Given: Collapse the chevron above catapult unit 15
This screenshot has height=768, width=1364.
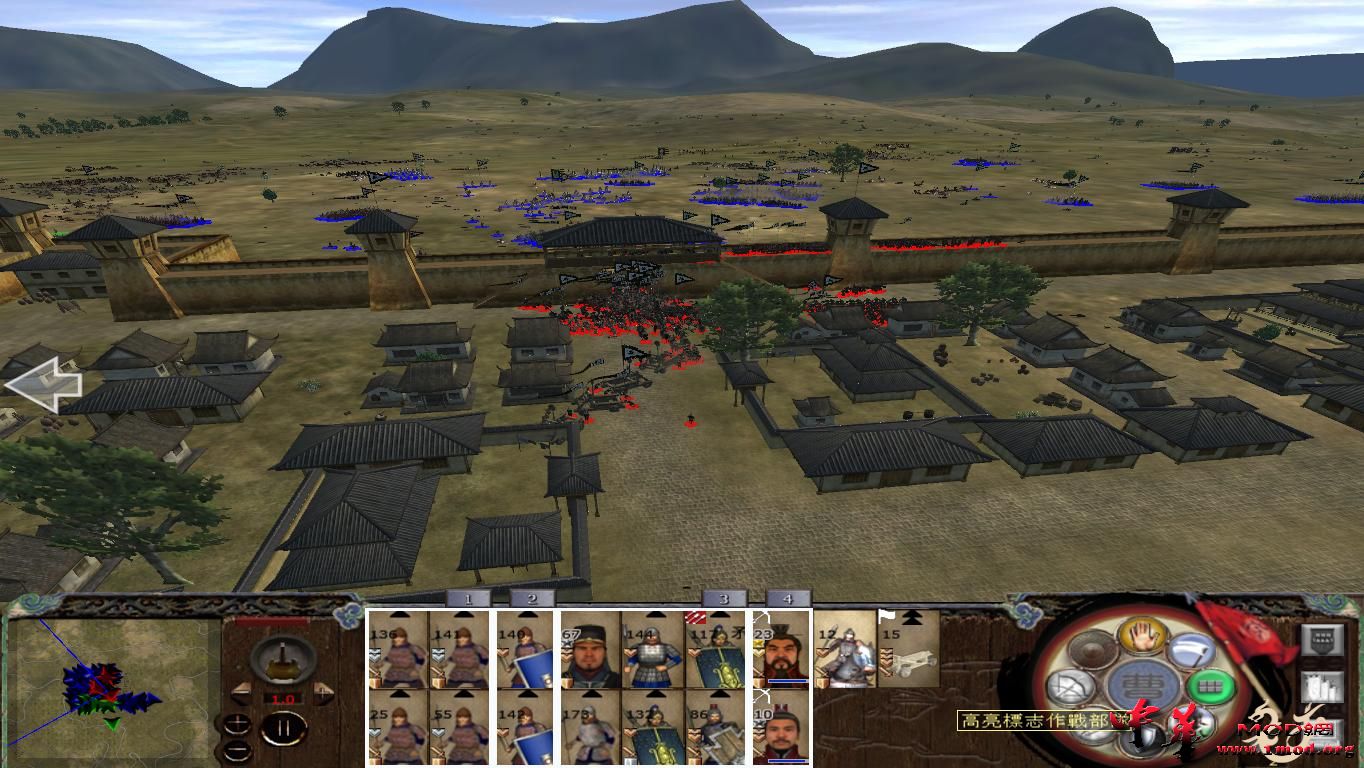Looking at the screenshot, I should click(910, 618).
